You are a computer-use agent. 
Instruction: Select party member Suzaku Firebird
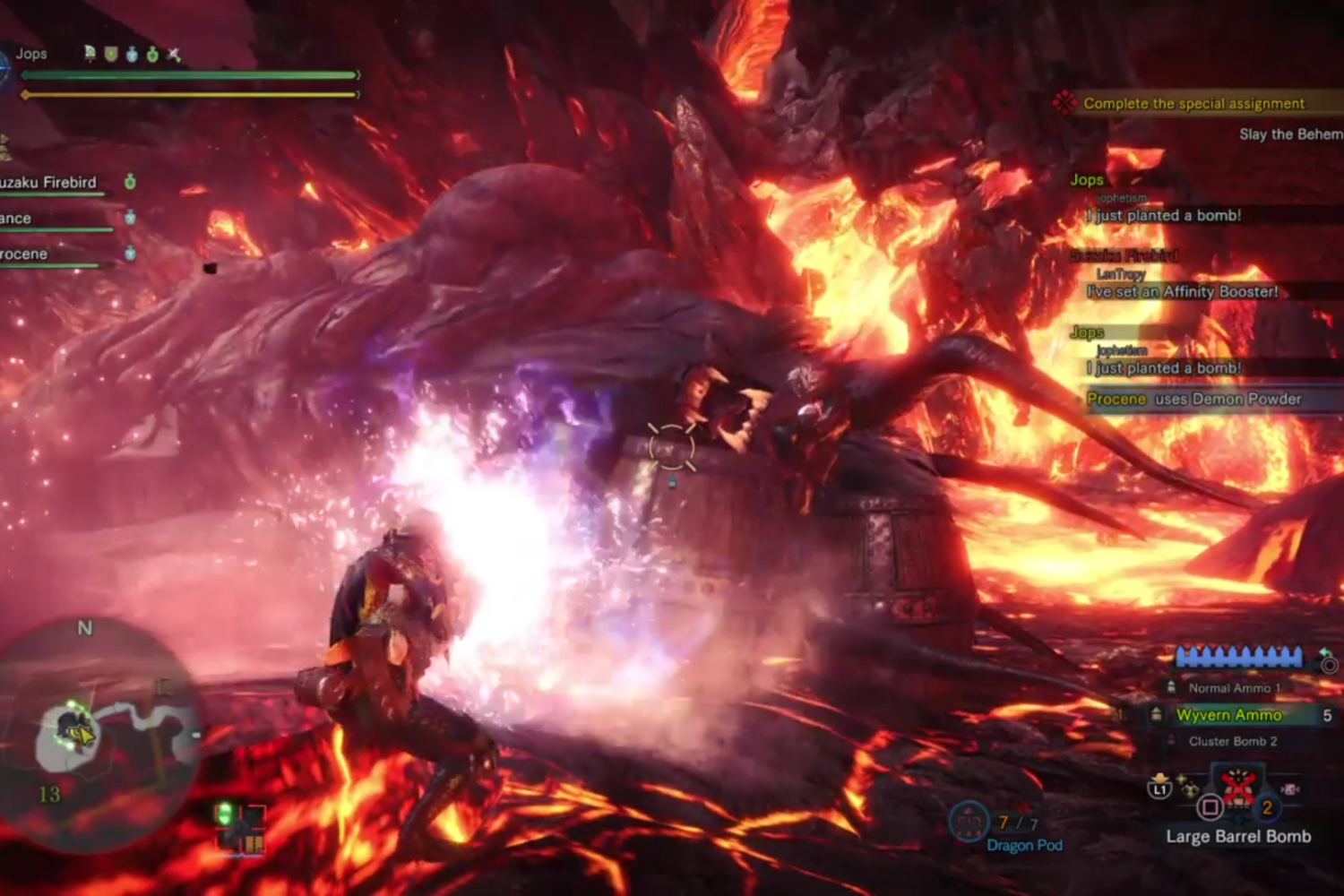coord(49,183)
